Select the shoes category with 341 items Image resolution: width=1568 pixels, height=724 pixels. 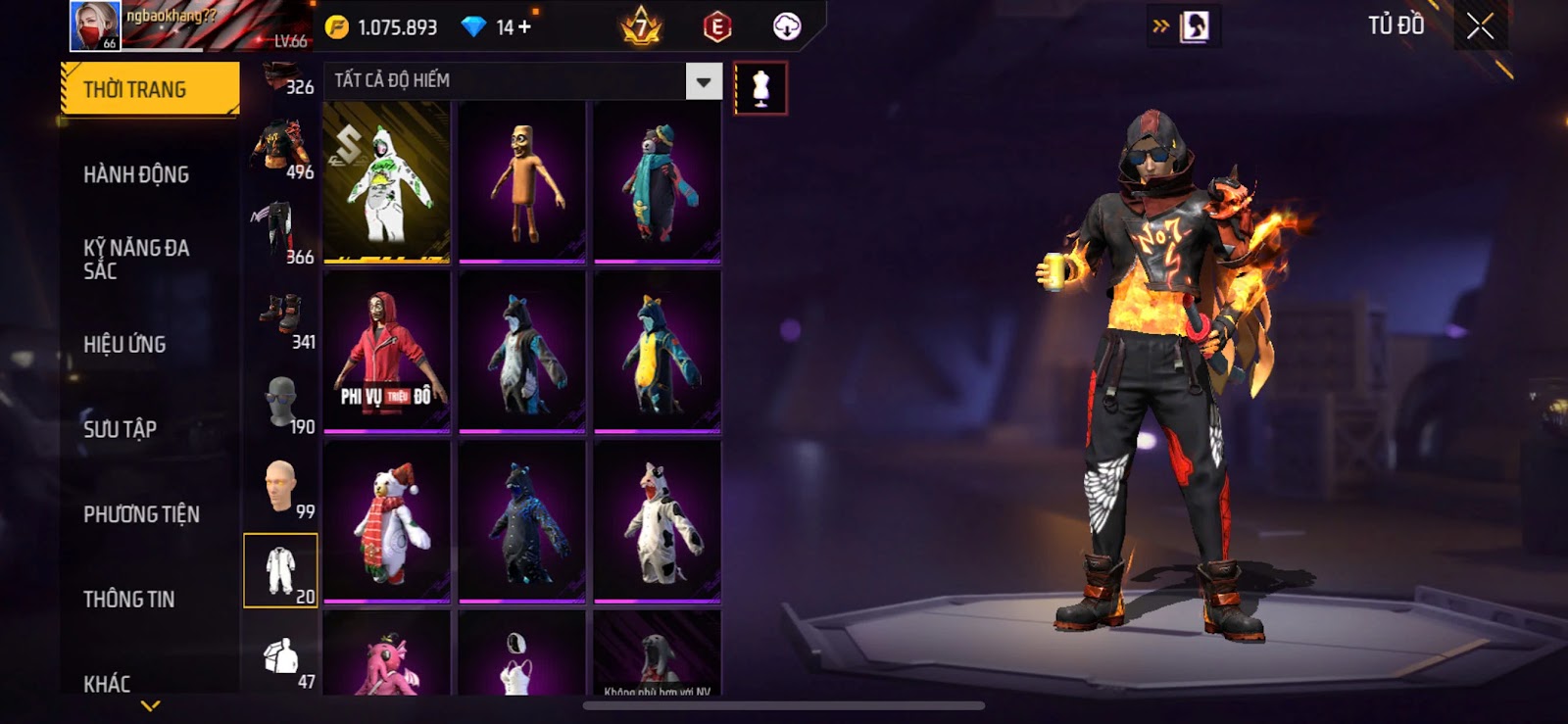[x=281, y=321]
